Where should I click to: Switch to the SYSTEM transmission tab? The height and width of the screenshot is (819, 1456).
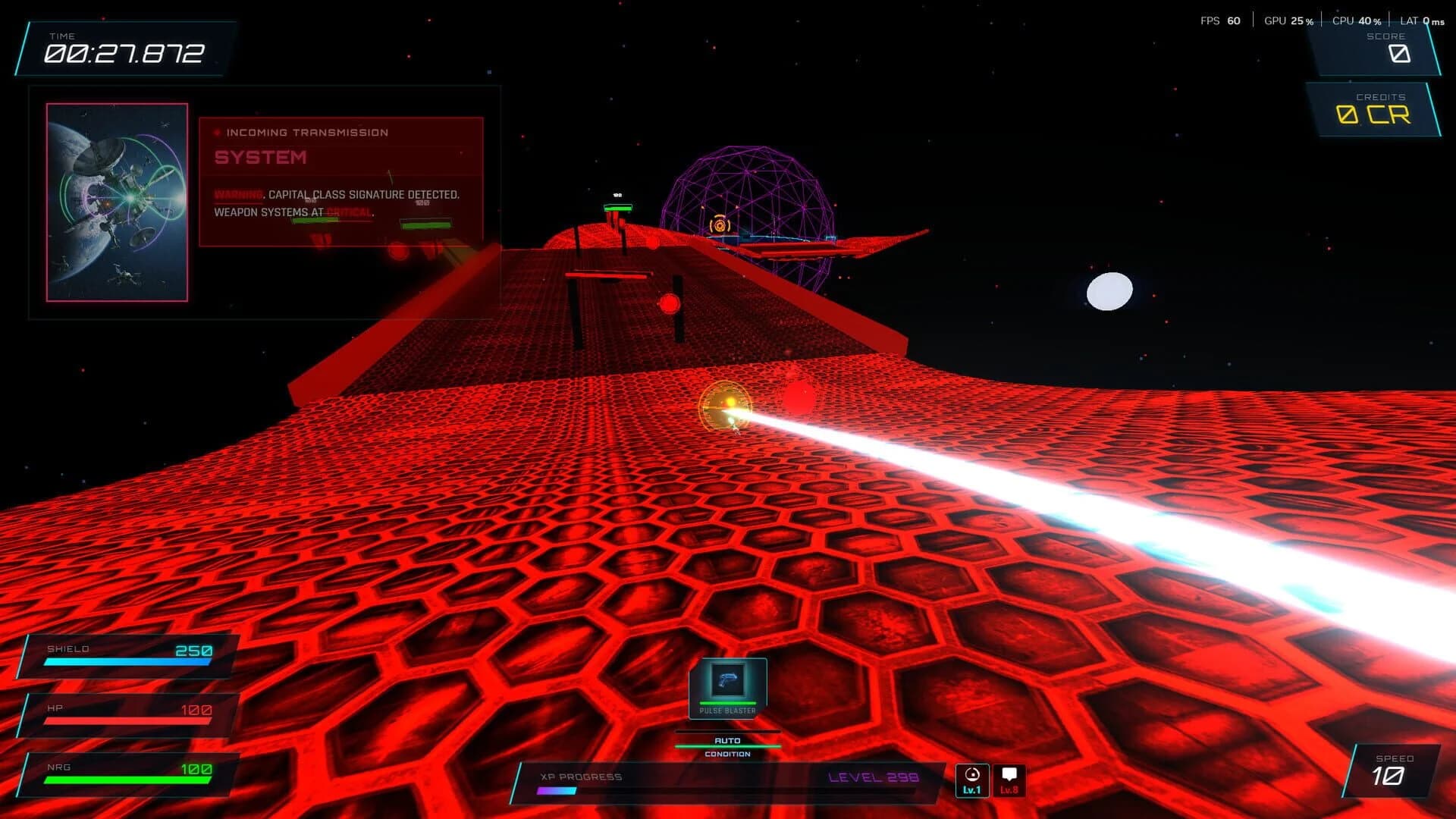259,158
